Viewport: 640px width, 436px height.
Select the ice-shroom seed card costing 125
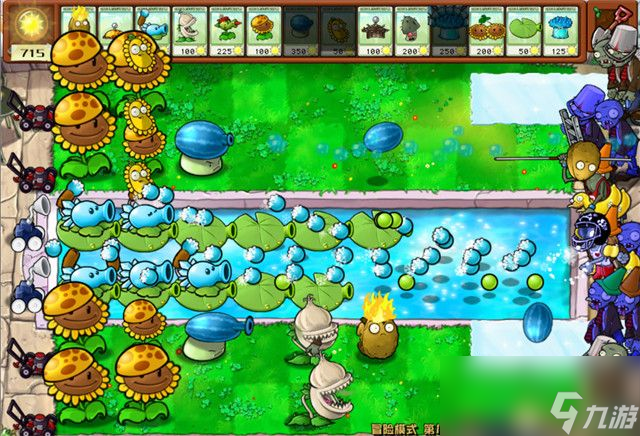[x=557, y=30]
